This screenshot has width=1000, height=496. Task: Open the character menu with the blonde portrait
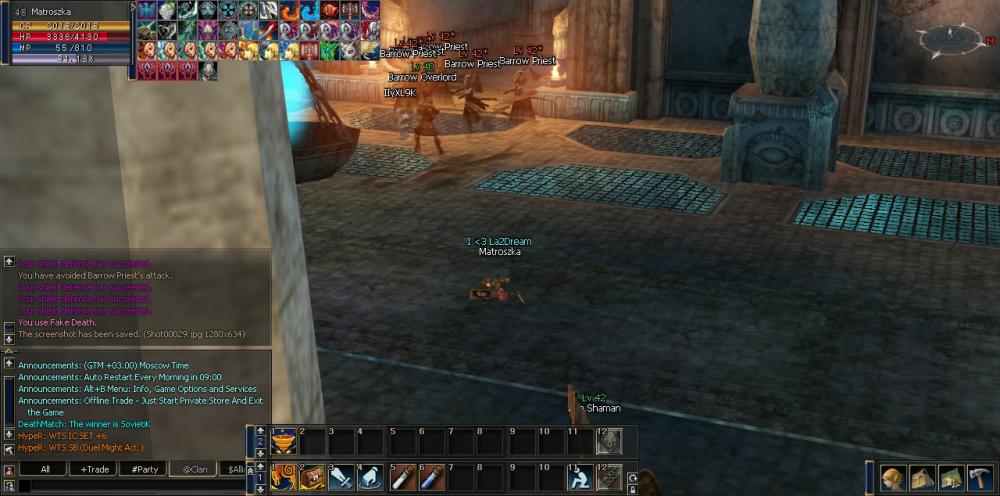[893, 478]
